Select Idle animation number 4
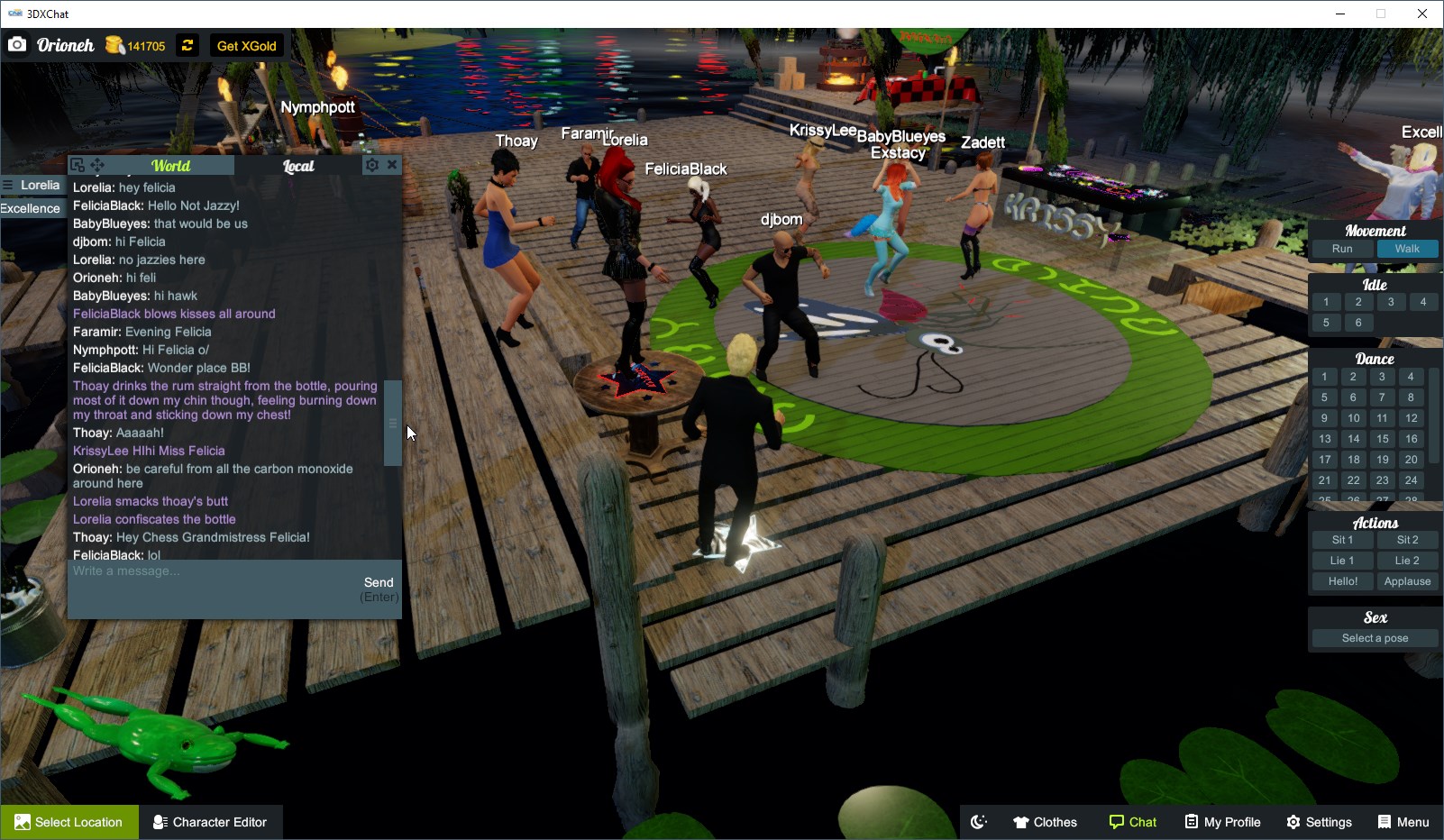The height and width of the screenshot is (840, 1444). (x=1423, y=301)
